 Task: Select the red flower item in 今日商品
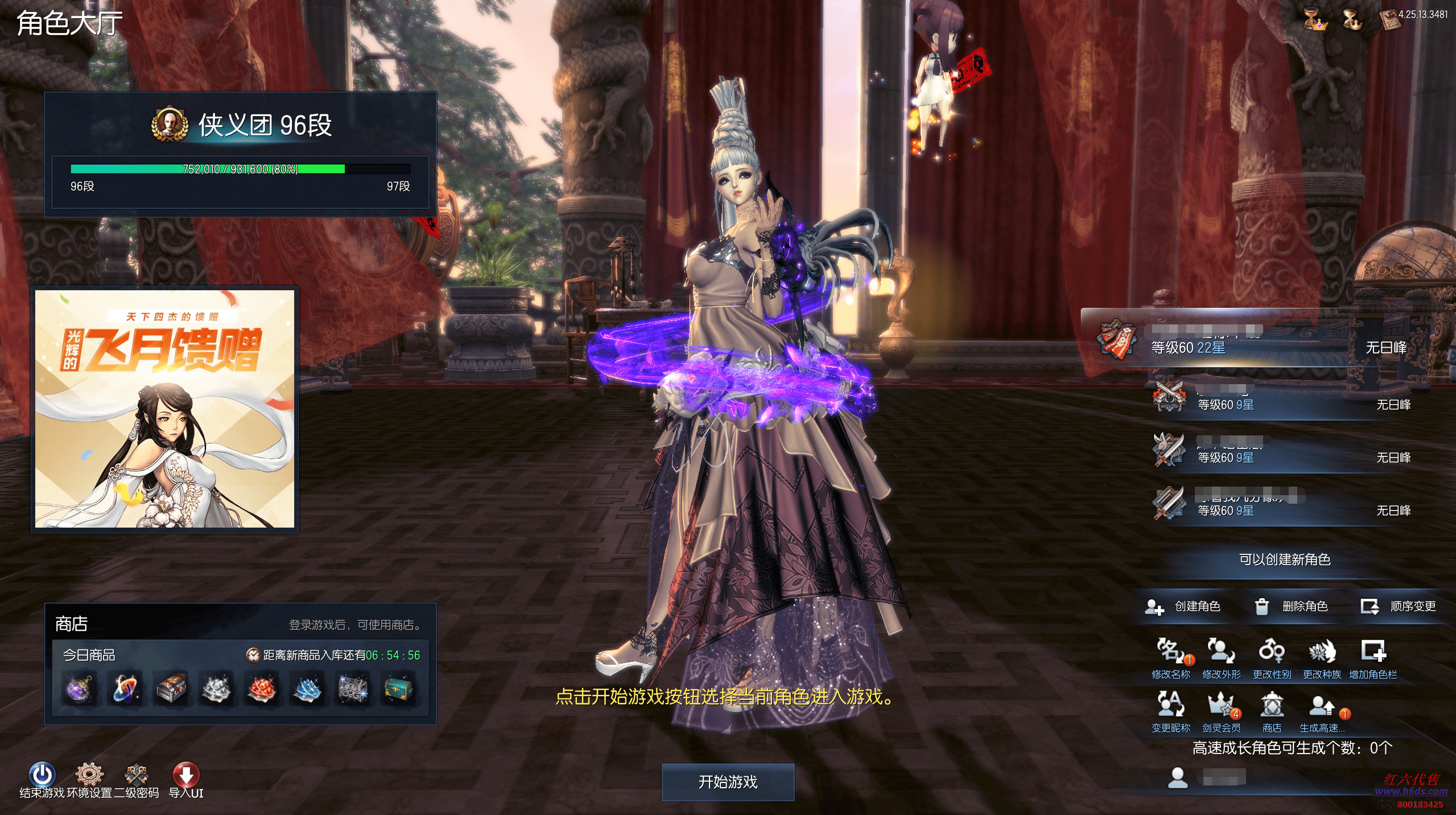point(262,689)
